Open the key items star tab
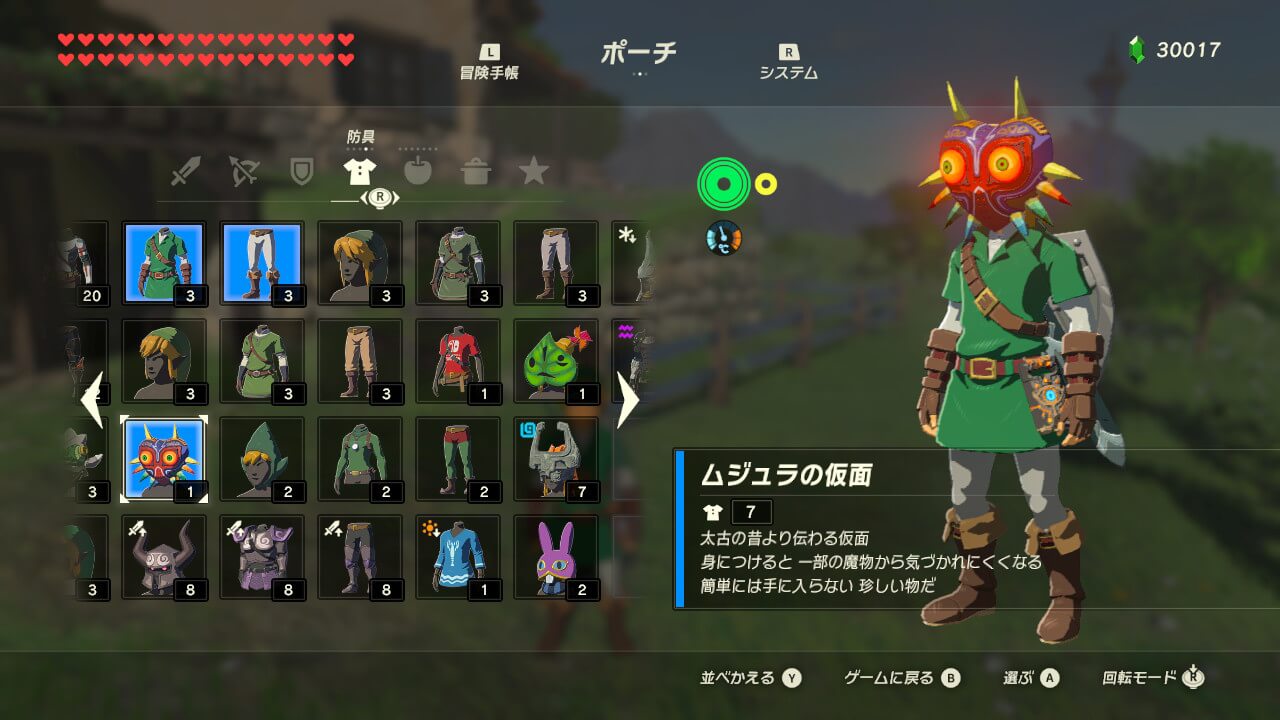This screenshot has width=1280, height=720. coord(533,171)
